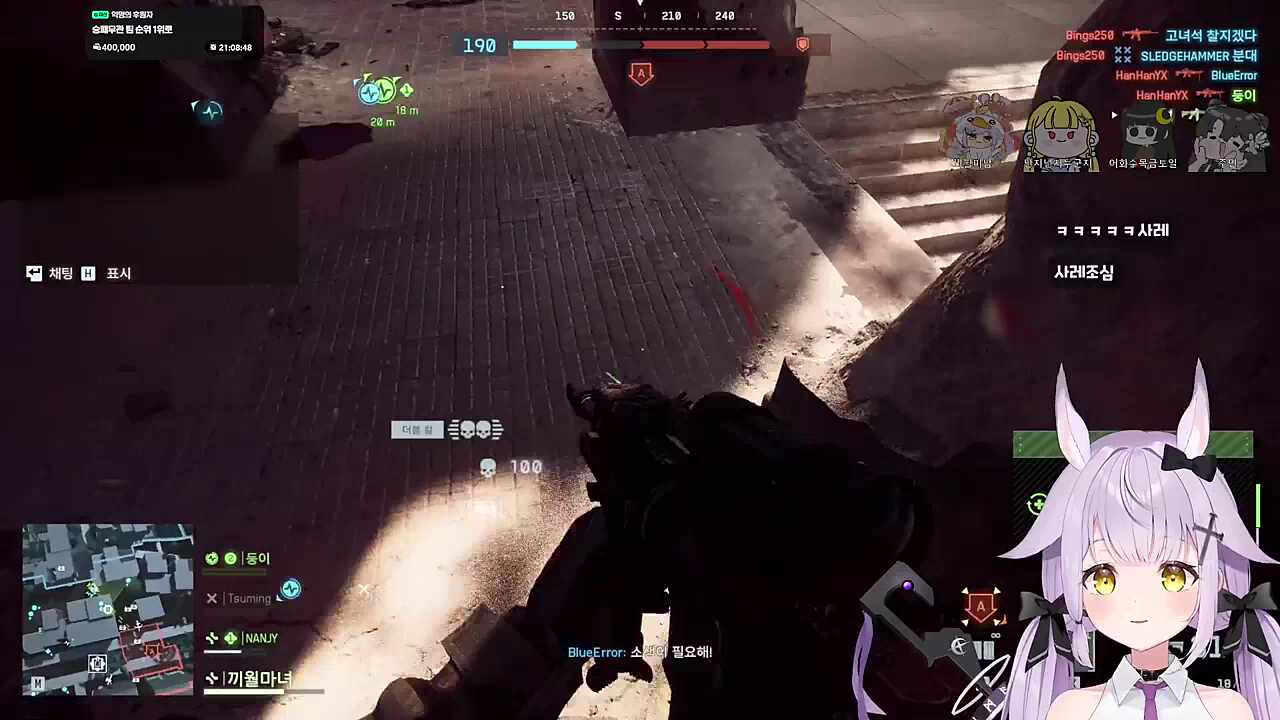The width and height of the screenshot is (1280, 720).
Task: Click the revive icon next to Tsuming
Action: click(290, 589)
